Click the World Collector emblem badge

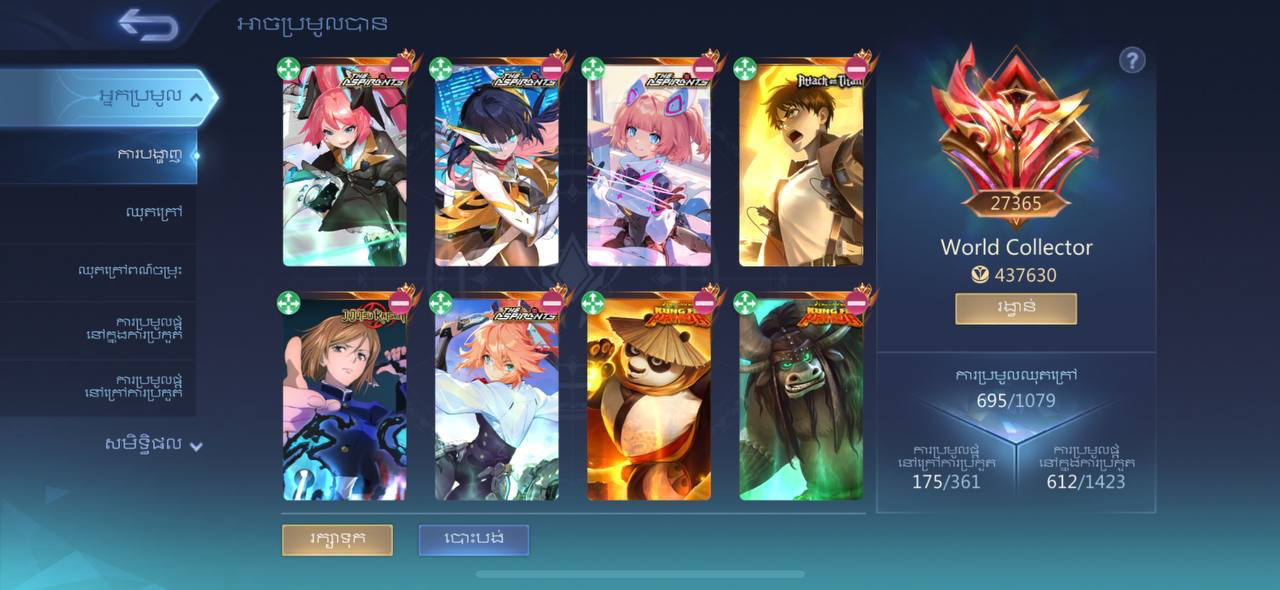tap(1015, 130)
